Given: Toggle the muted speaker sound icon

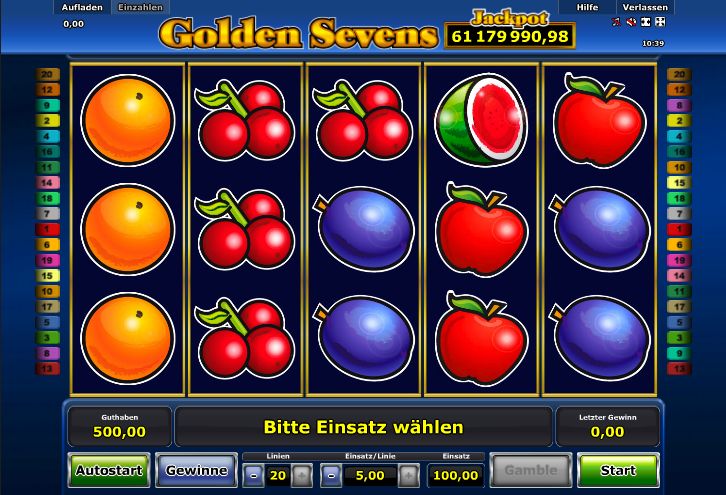Looking at the screenshot, I should (629, 22).
